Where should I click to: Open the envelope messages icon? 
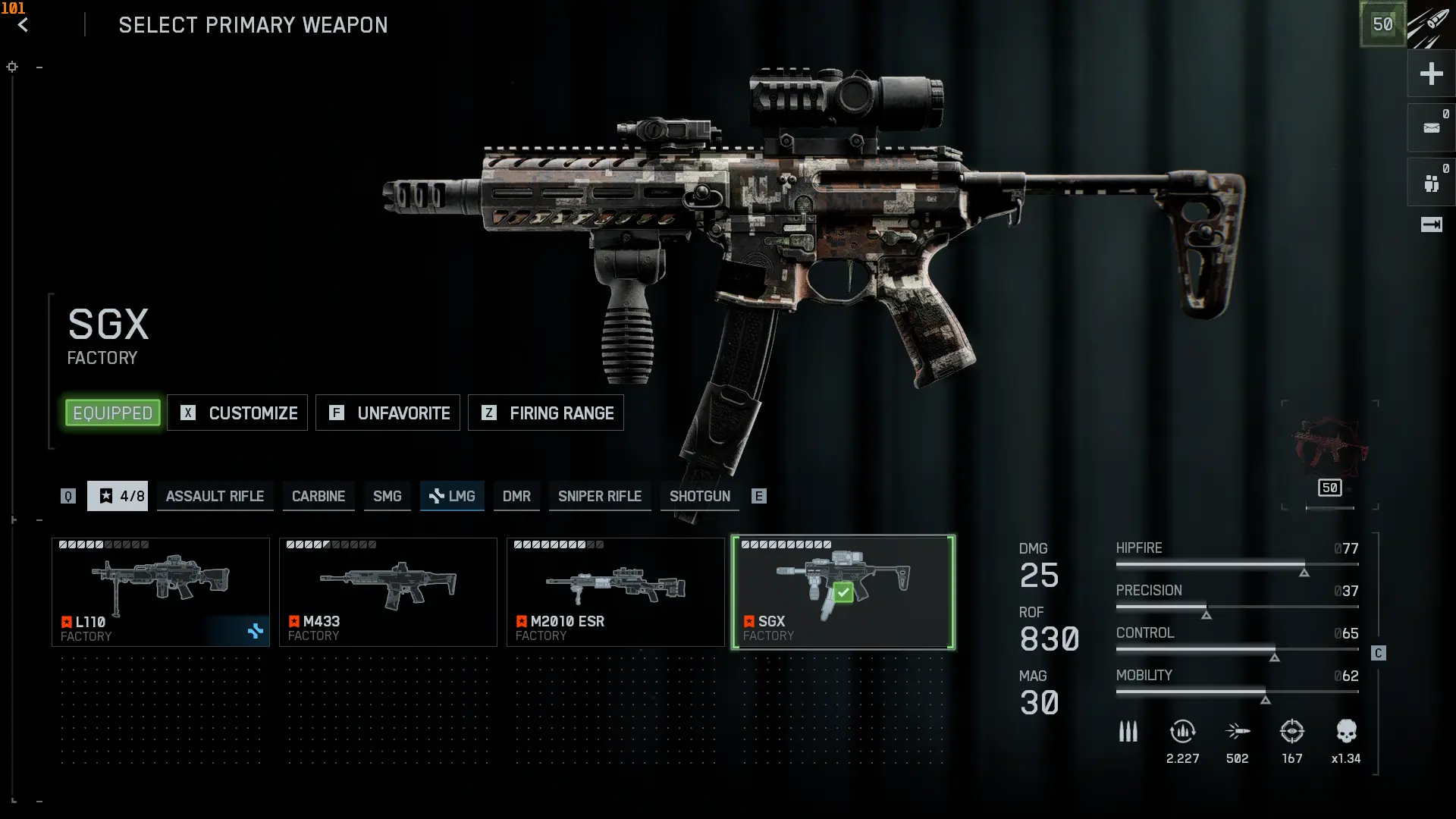click(1431, 128)
